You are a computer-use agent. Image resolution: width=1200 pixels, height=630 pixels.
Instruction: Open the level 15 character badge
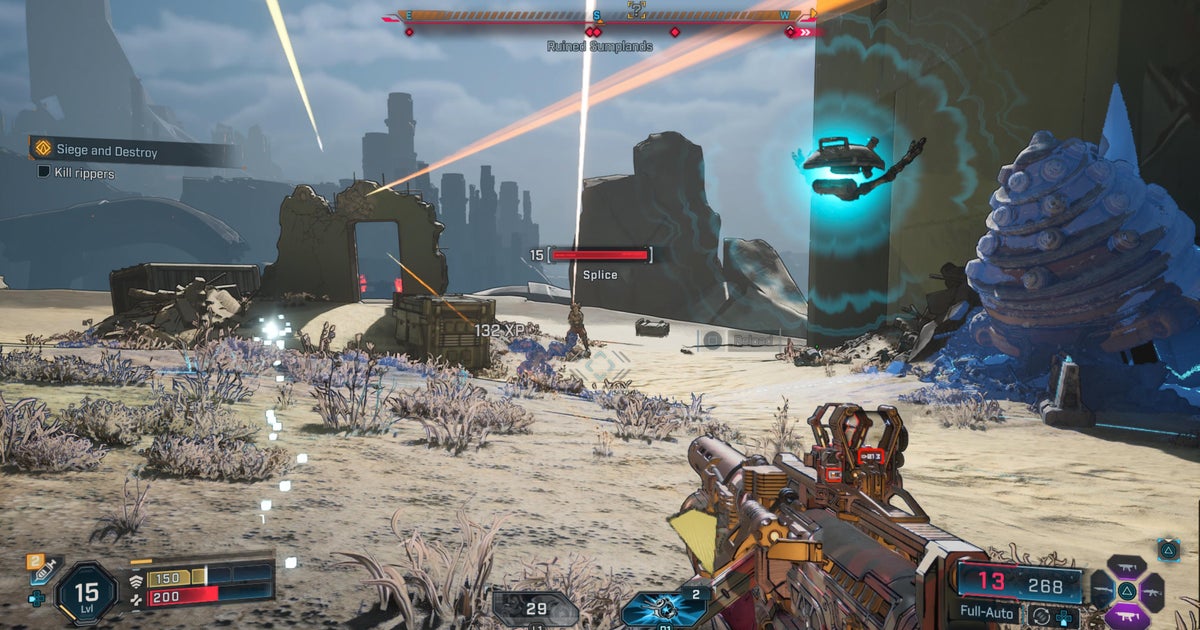point(86,593)
